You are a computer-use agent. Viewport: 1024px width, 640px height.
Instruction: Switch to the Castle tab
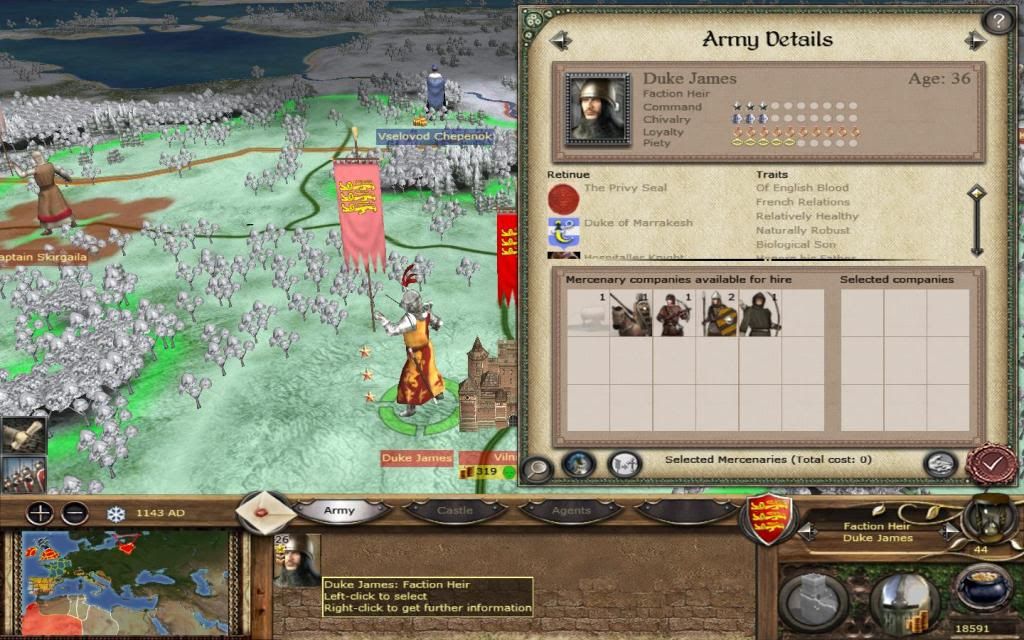pyautogui.click(x=455, y=511)
